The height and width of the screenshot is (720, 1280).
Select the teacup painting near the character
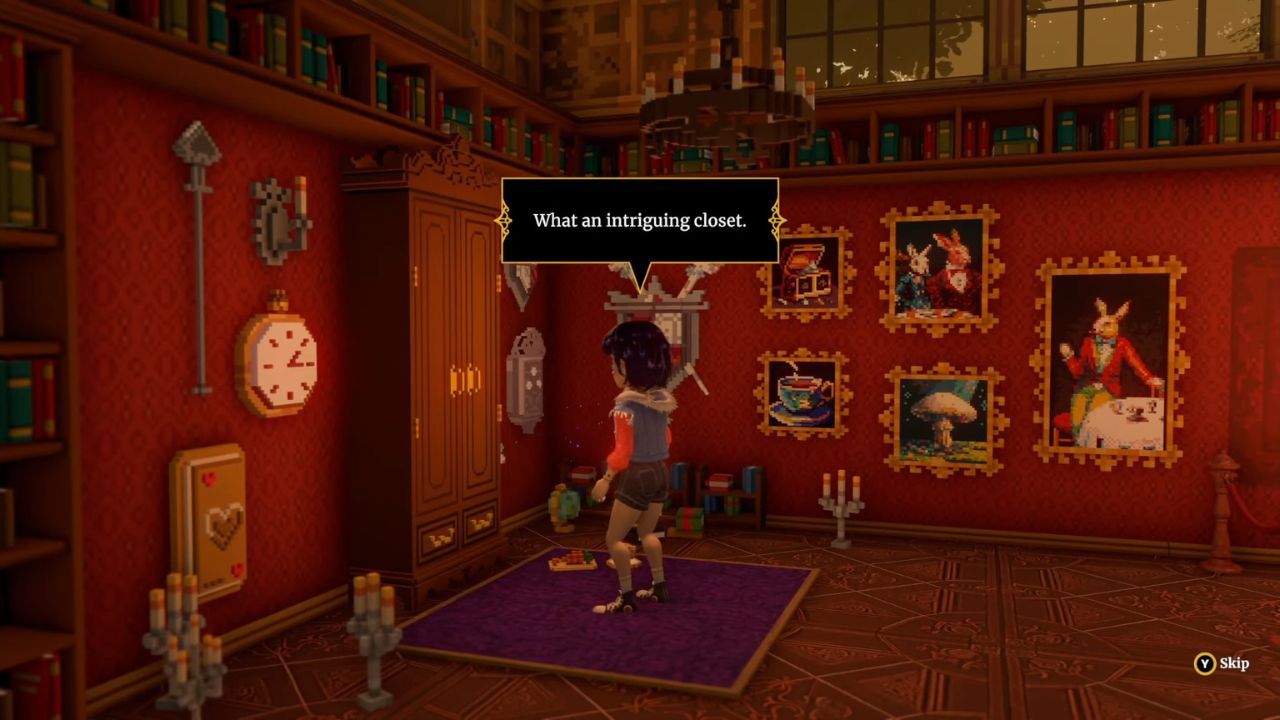tap(805, 395)
